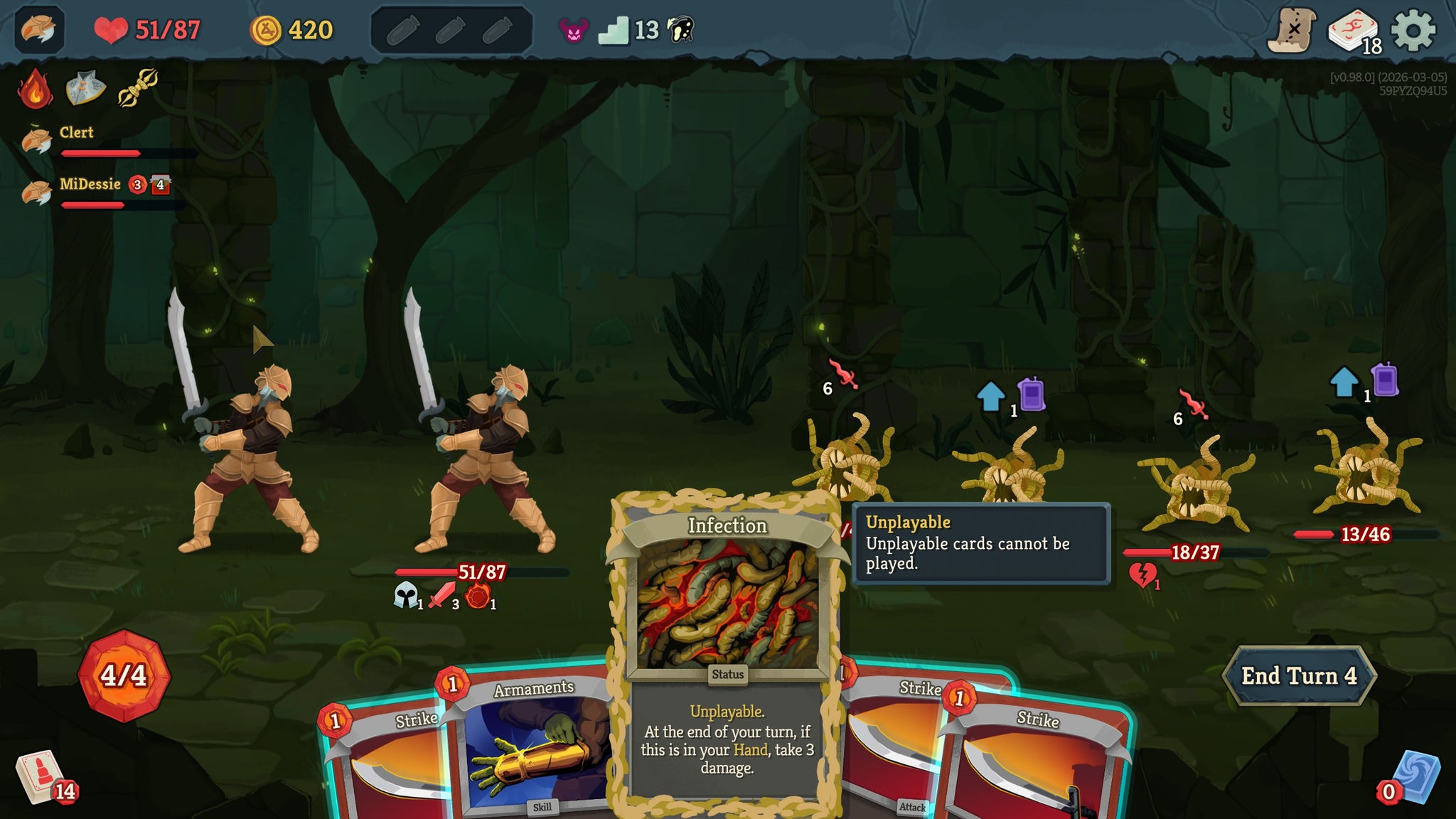The height and width of the screenshot is (819, 1456).
Task: End Turn 4
Action: [1298, 675]
